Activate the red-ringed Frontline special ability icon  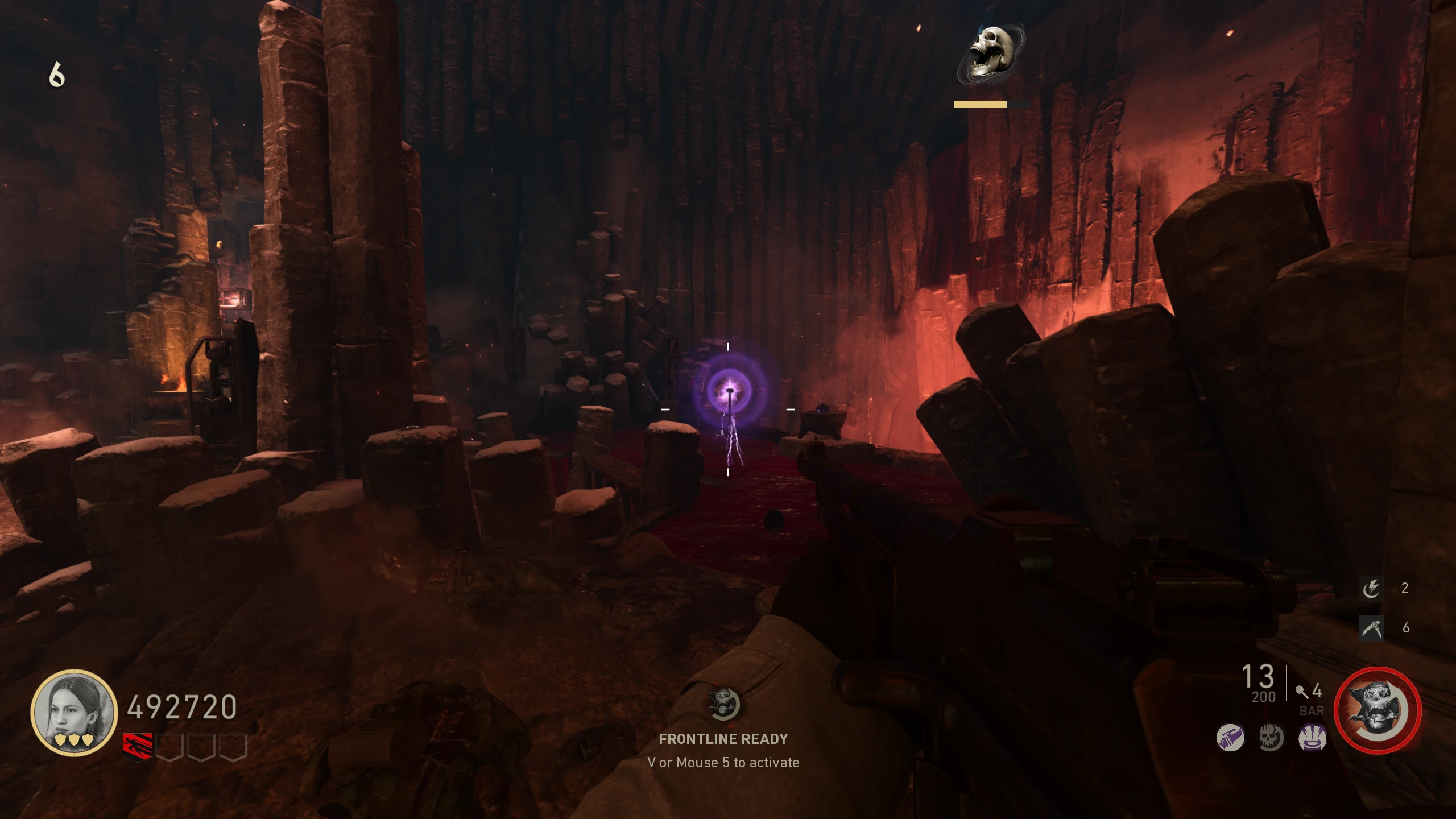pos(1377,711)
